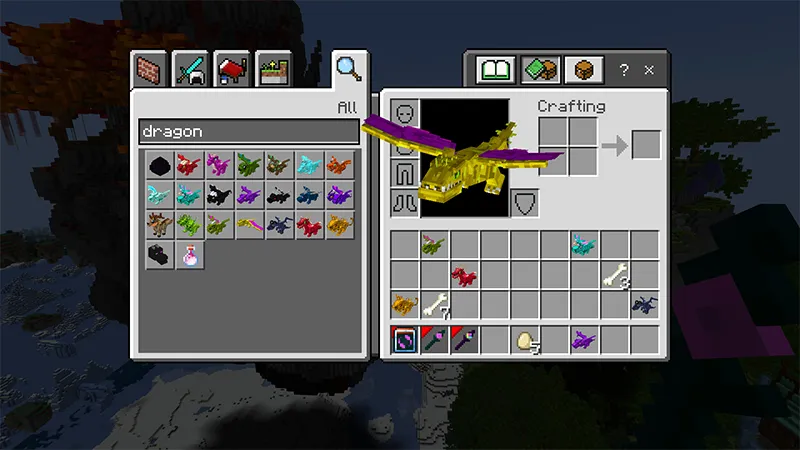Click the question mark help button
Viewport: 800px width, 450px height.
pos(624,71)
